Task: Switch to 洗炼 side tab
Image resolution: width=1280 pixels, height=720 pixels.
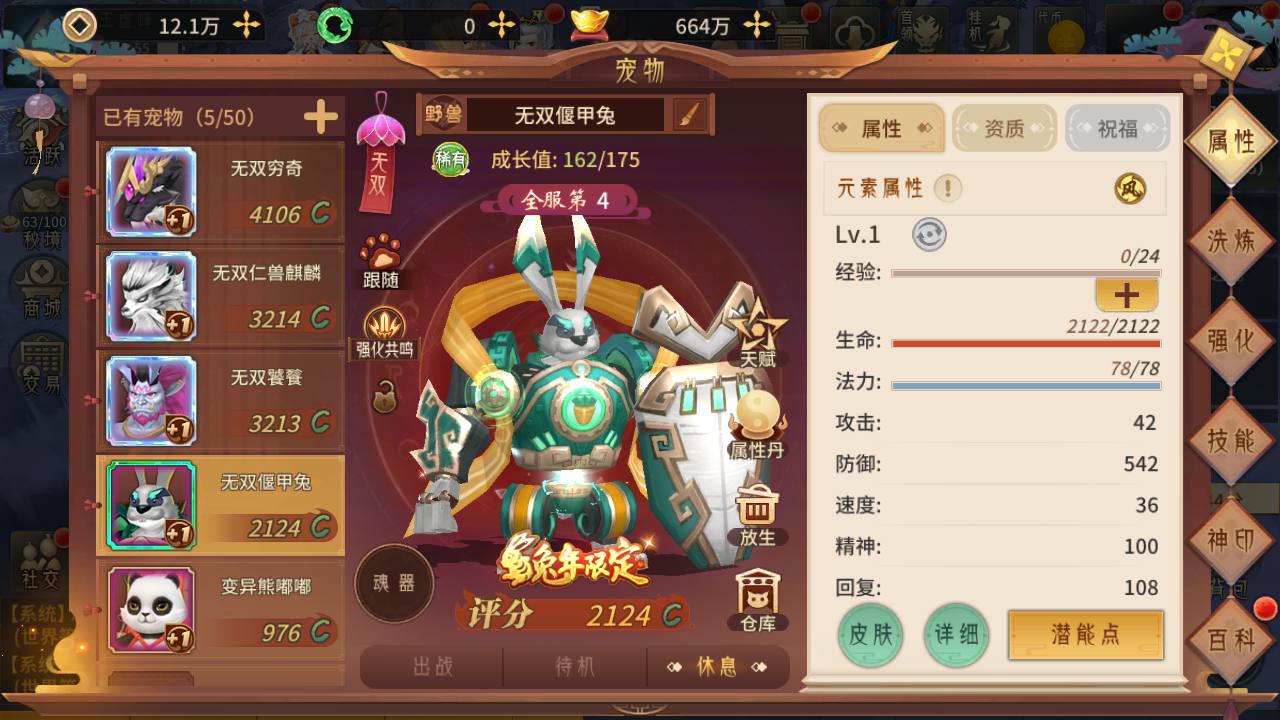Action: click(x=1231, y=241)
